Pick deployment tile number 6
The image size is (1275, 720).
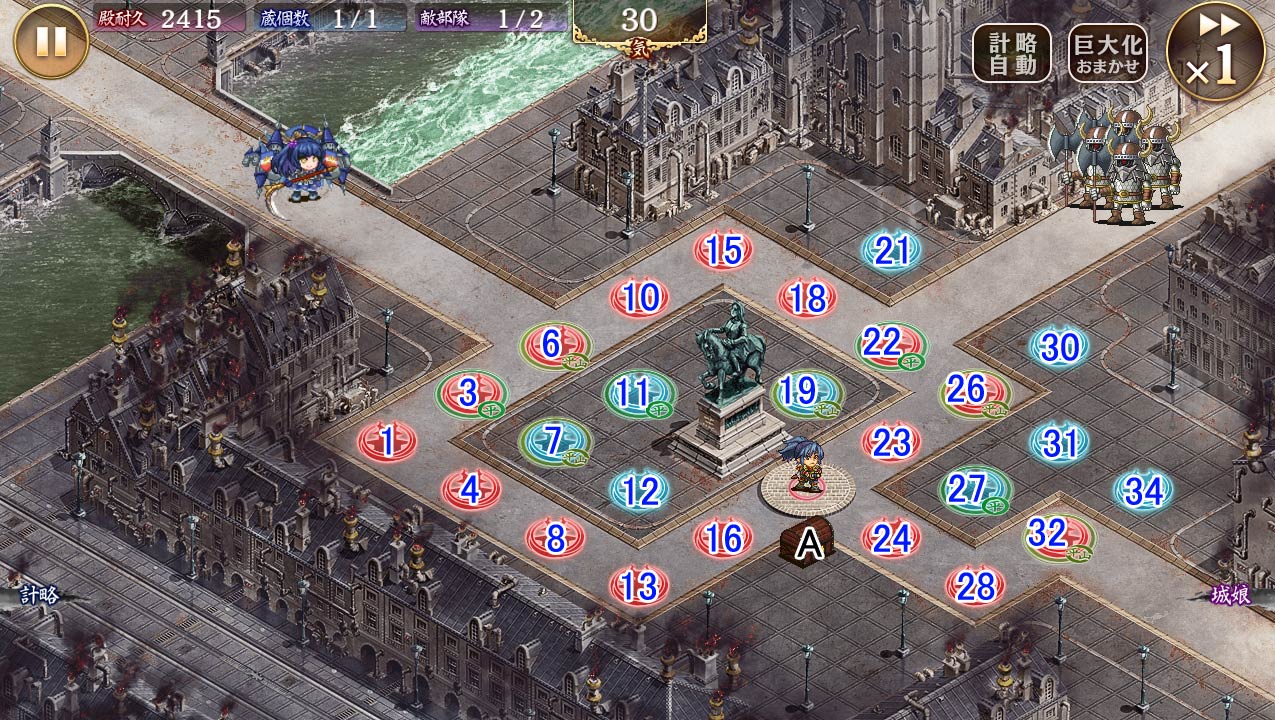tap(554, 345)
